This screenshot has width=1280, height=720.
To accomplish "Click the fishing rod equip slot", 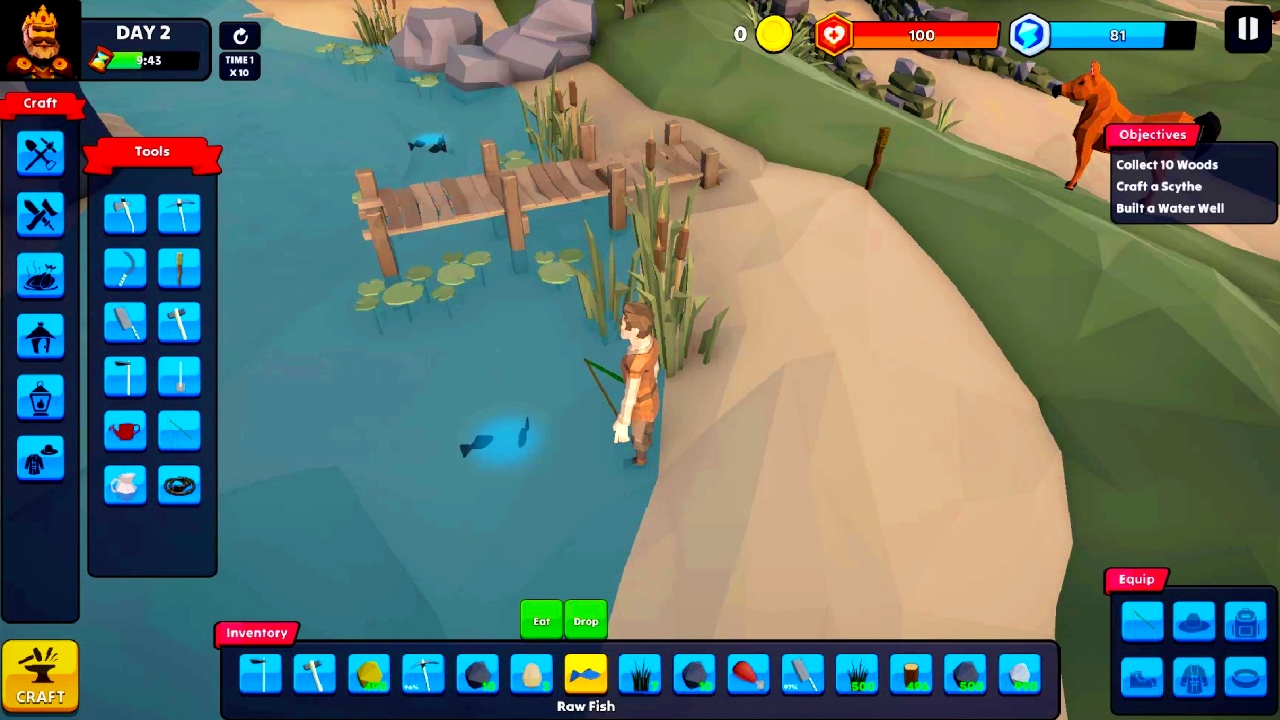I will point(1143,621).
